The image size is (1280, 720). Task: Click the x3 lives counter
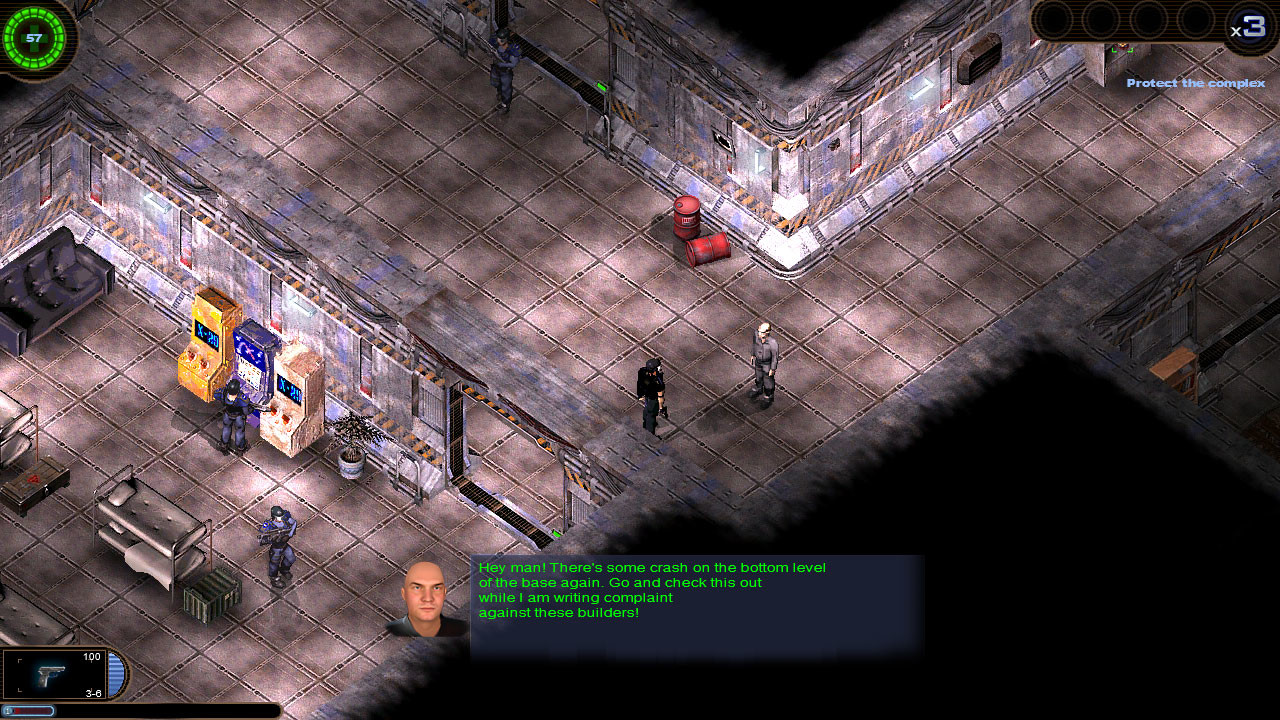[x=1249, y=22]
